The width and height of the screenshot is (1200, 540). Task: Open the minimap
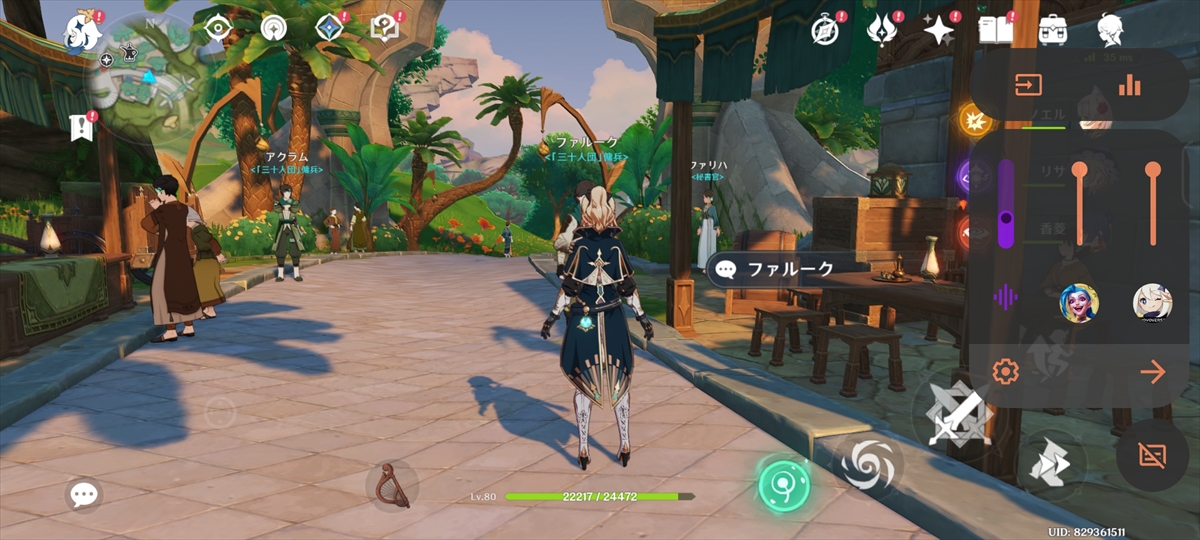[146, 66]
